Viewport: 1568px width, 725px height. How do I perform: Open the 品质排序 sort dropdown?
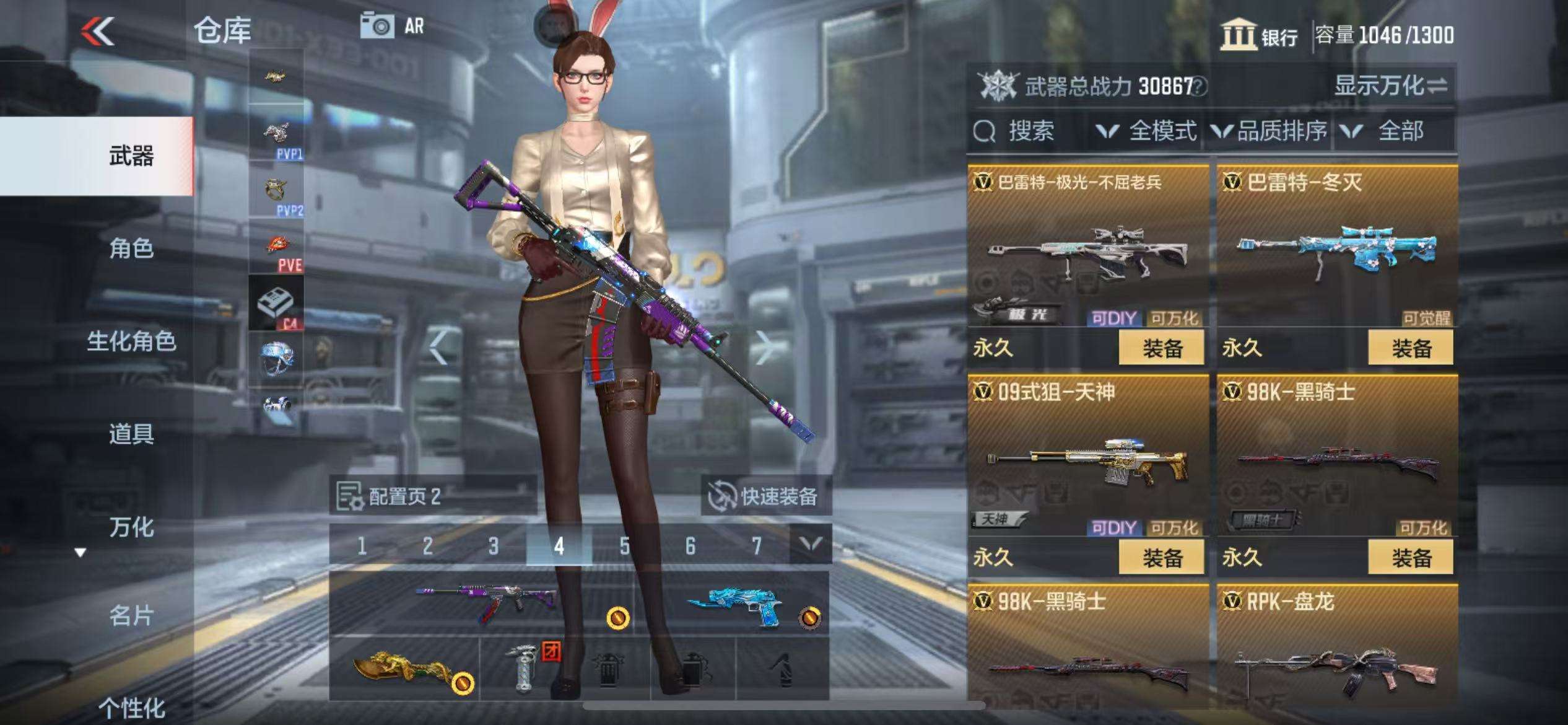tap(1270, 131)
